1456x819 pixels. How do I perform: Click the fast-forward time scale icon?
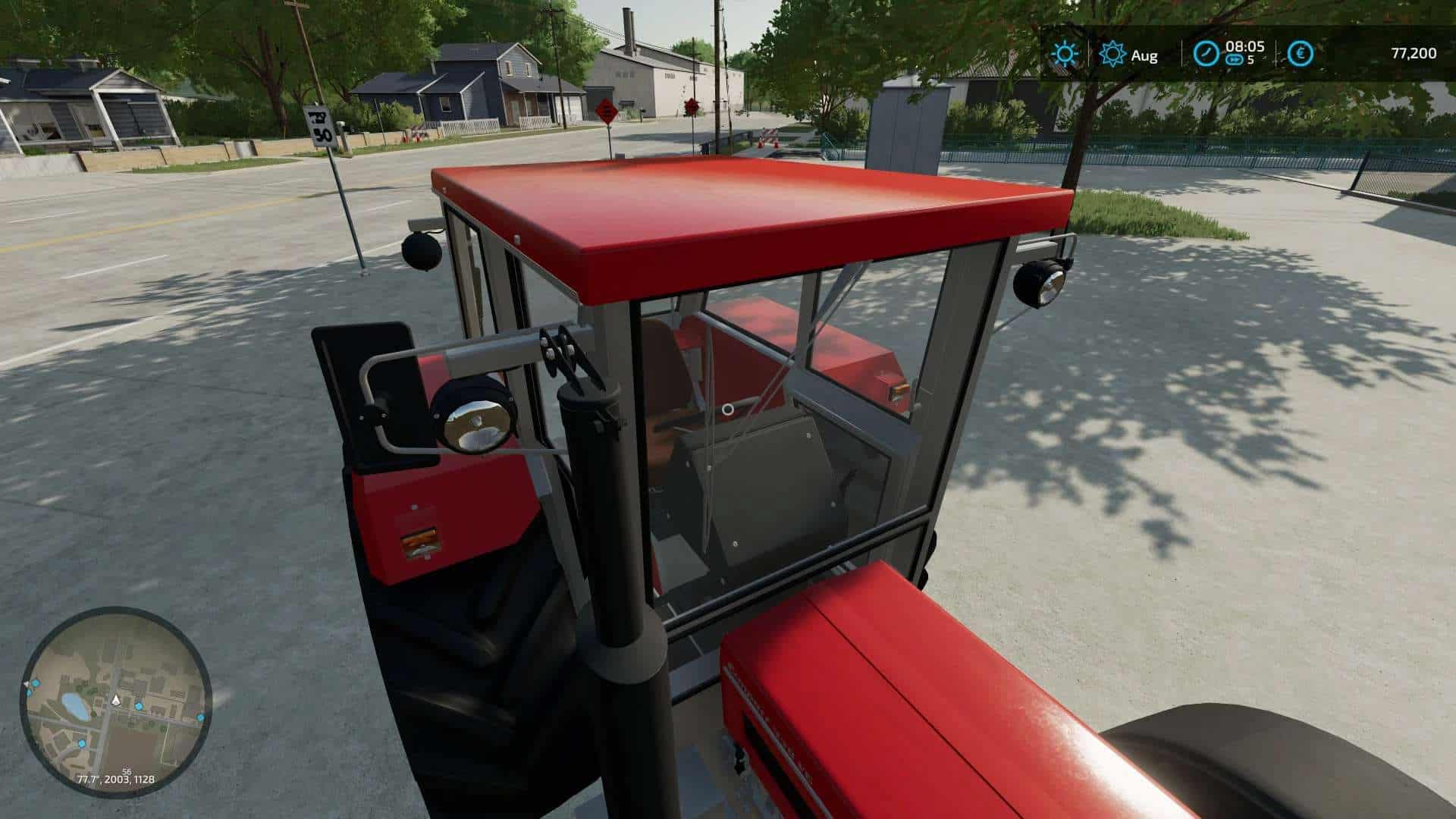tap(1234, 60)
